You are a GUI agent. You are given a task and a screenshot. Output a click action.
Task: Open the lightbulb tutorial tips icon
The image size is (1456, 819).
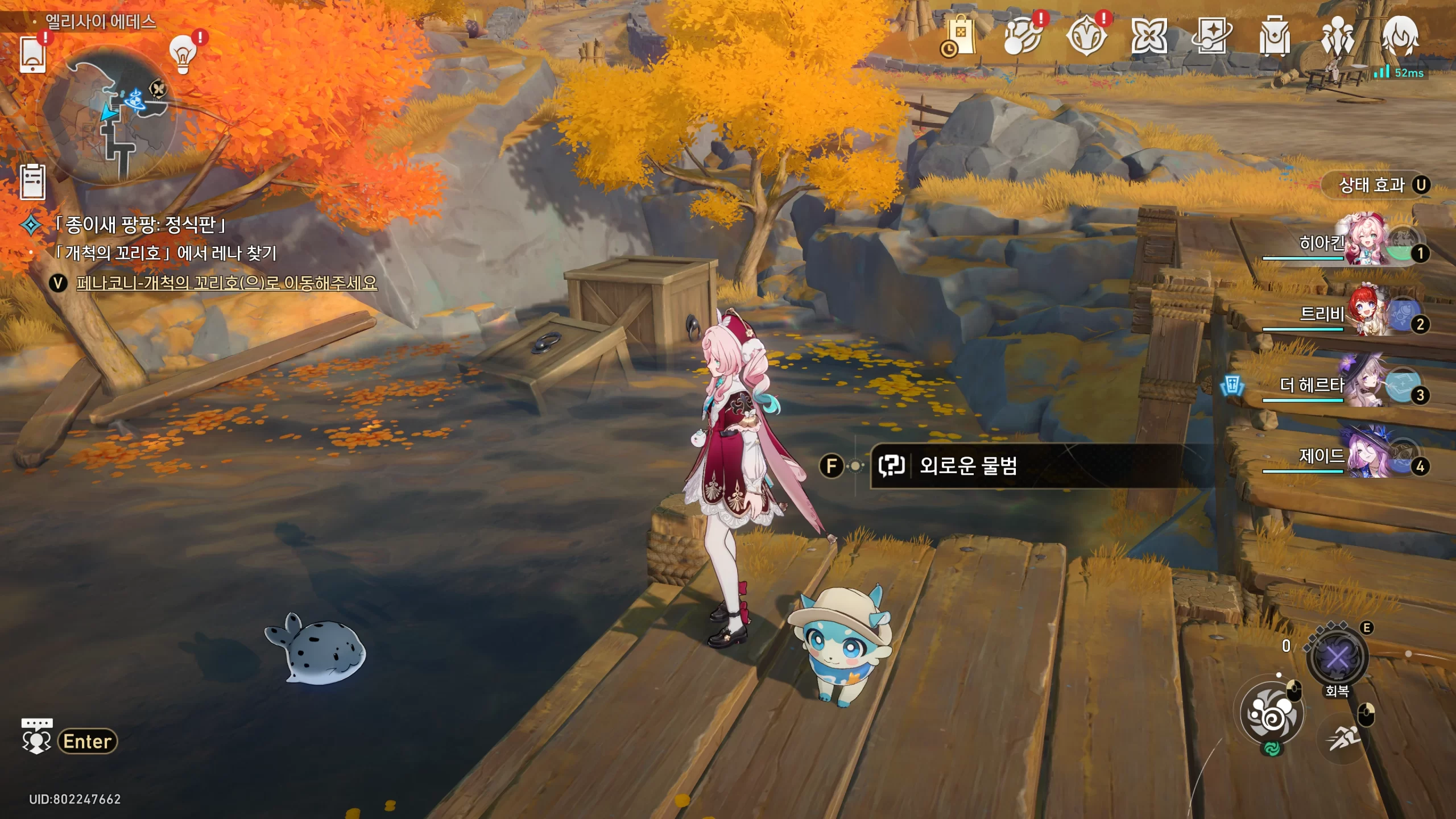[183, 55]
